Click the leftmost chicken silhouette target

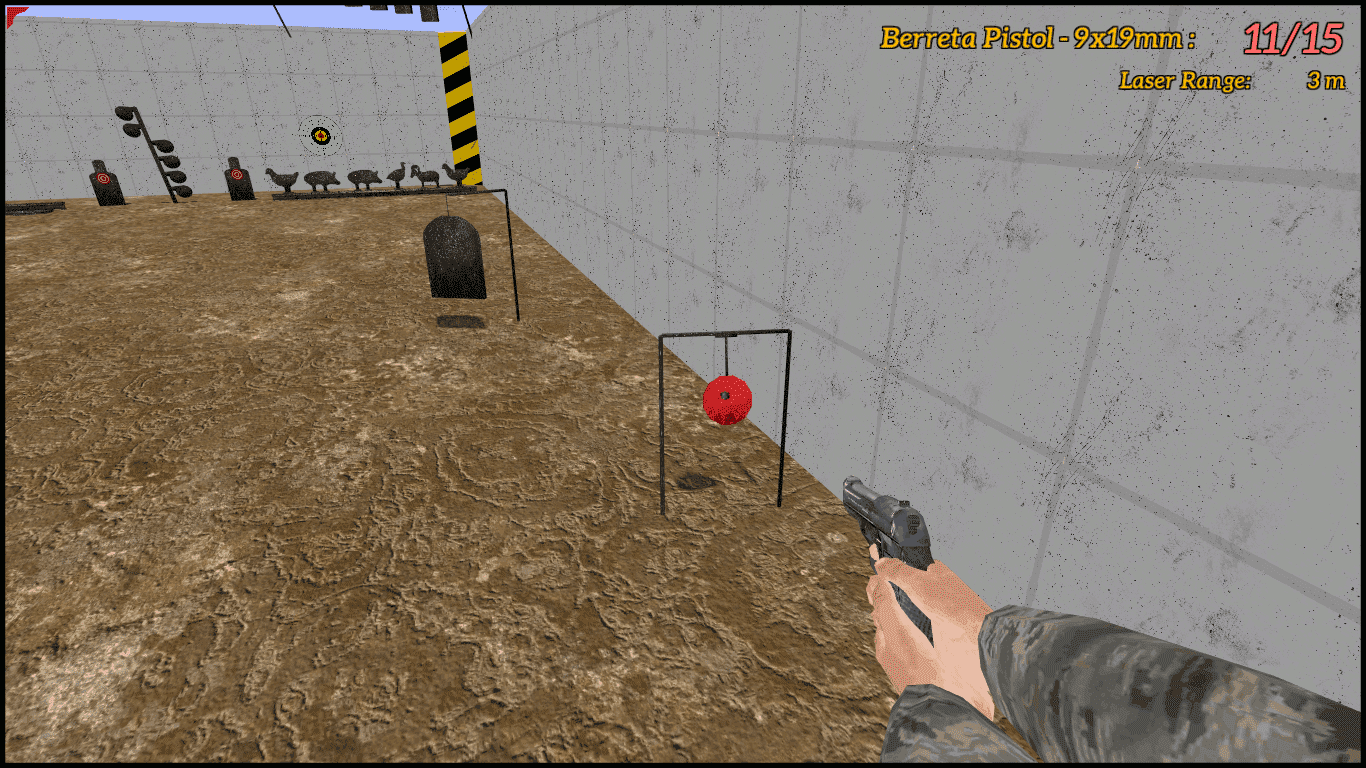282,177
